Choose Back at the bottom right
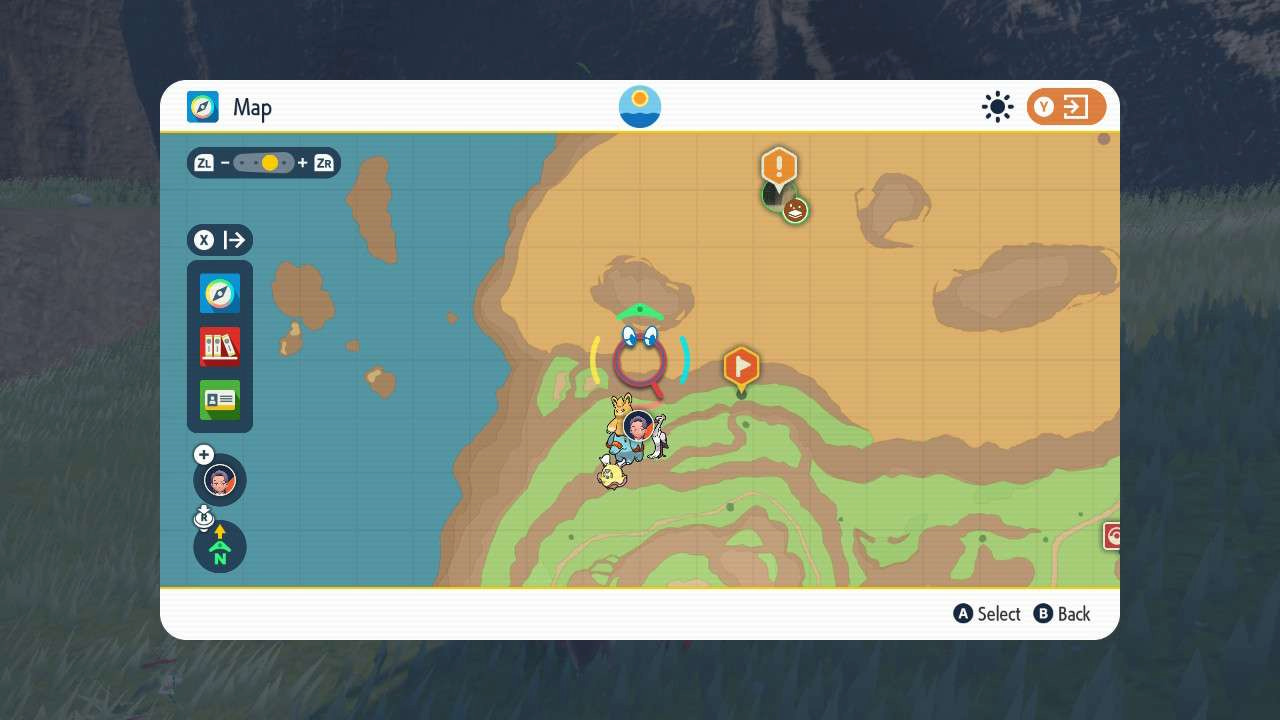 tap(1062, 613)
